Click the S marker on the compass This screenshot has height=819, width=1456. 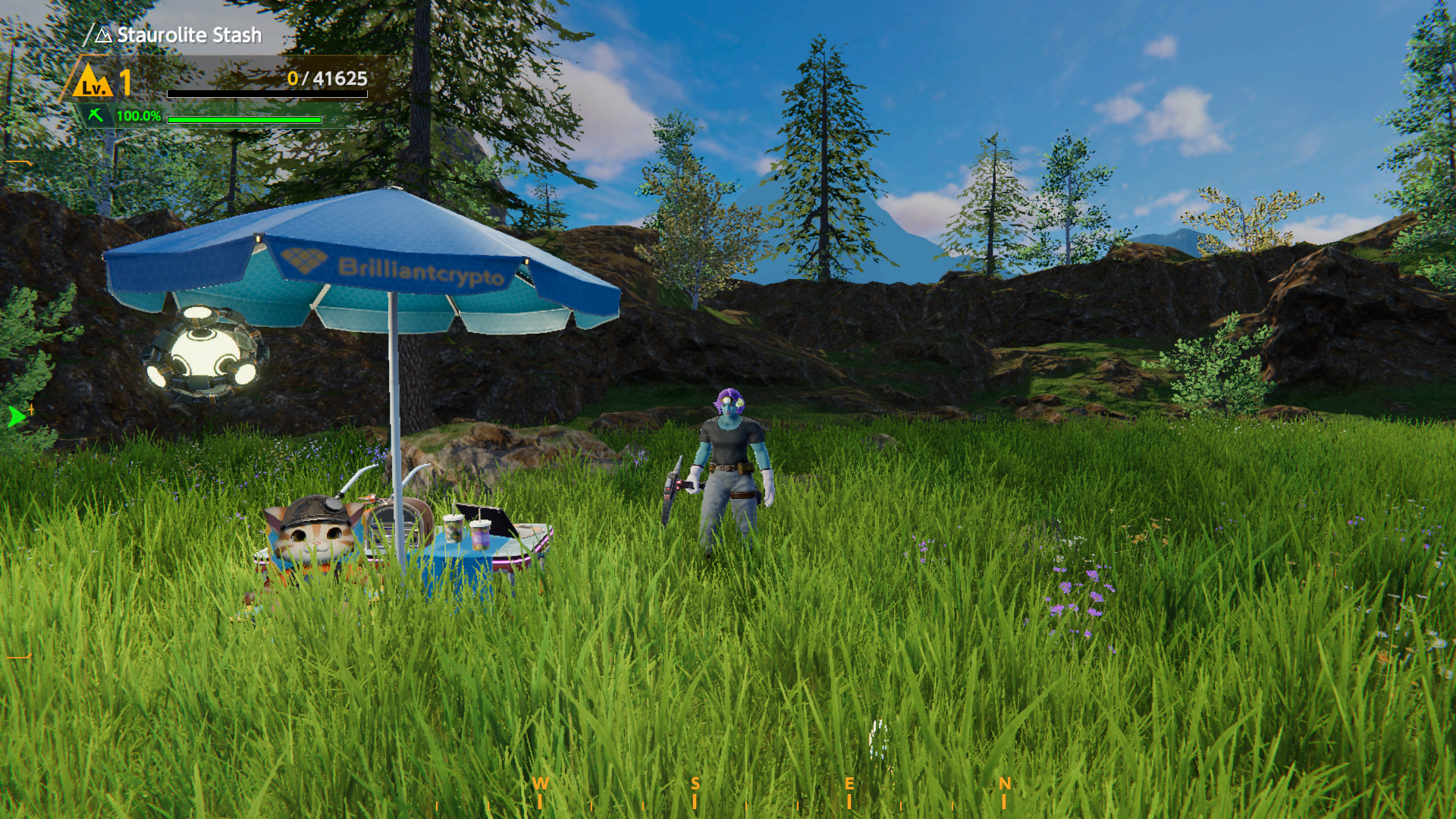[695, 785]
